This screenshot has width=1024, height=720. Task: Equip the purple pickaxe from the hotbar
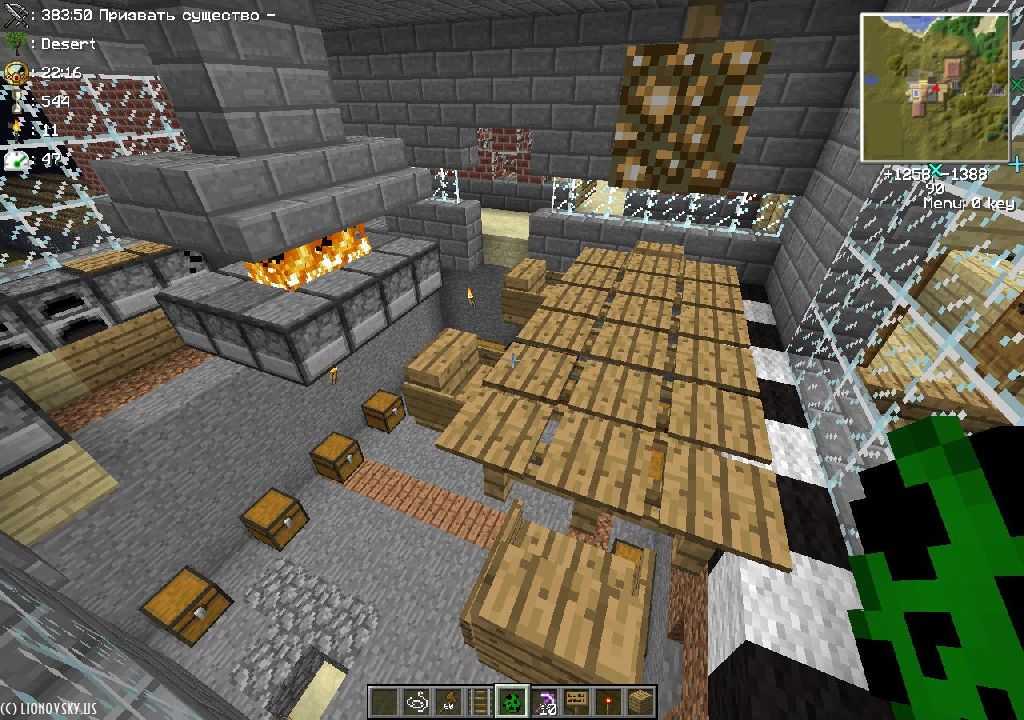(544, 702)
